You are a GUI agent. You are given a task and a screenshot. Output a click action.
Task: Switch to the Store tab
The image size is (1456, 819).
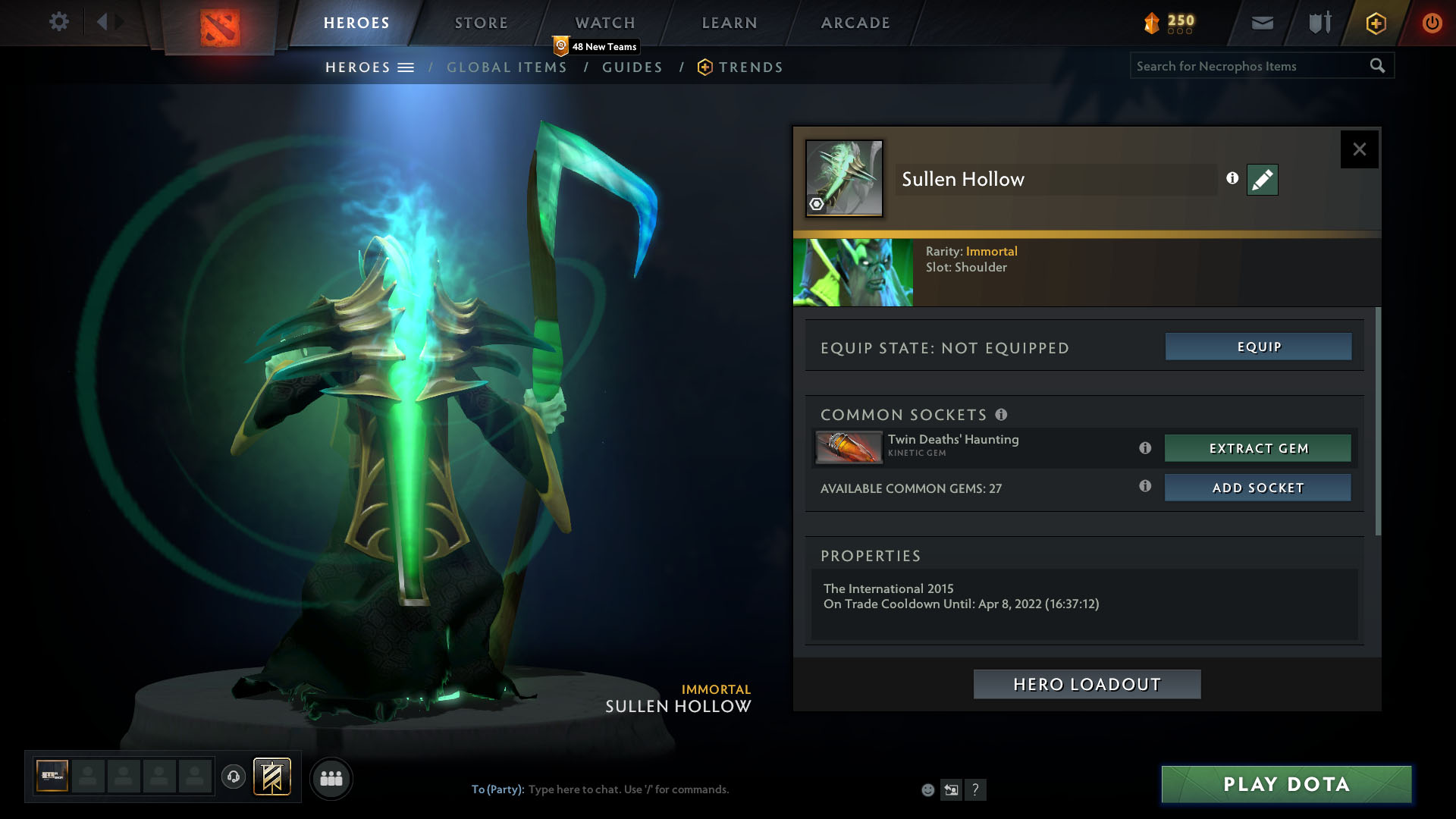[482, 23]
